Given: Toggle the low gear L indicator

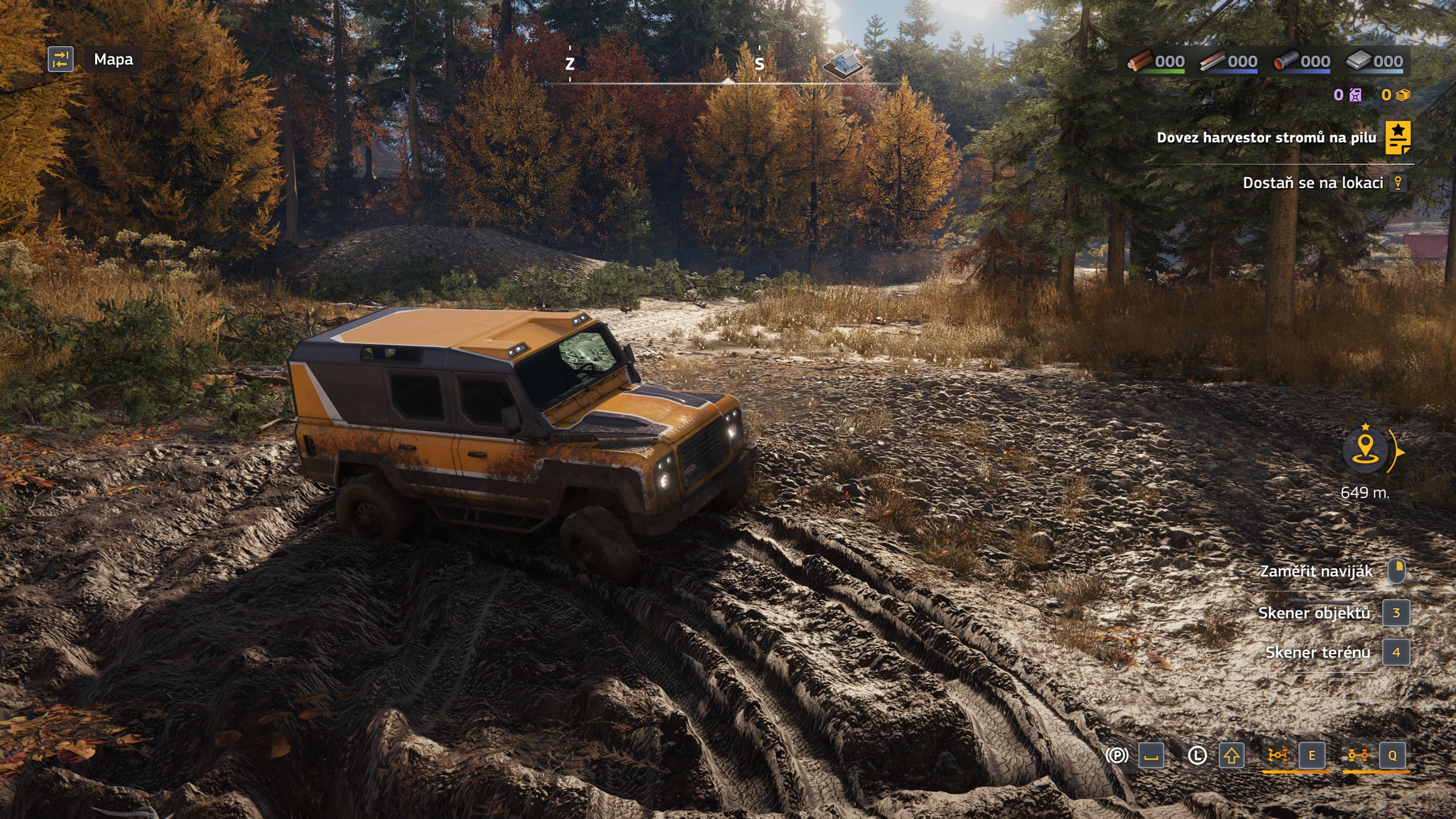Looking at the screenshot, I should (x=1197, y=755).
